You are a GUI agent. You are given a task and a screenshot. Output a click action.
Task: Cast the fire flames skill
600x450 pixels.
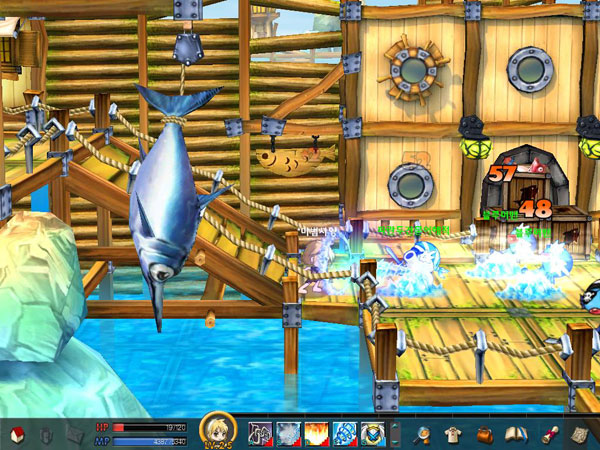[316, 434]
